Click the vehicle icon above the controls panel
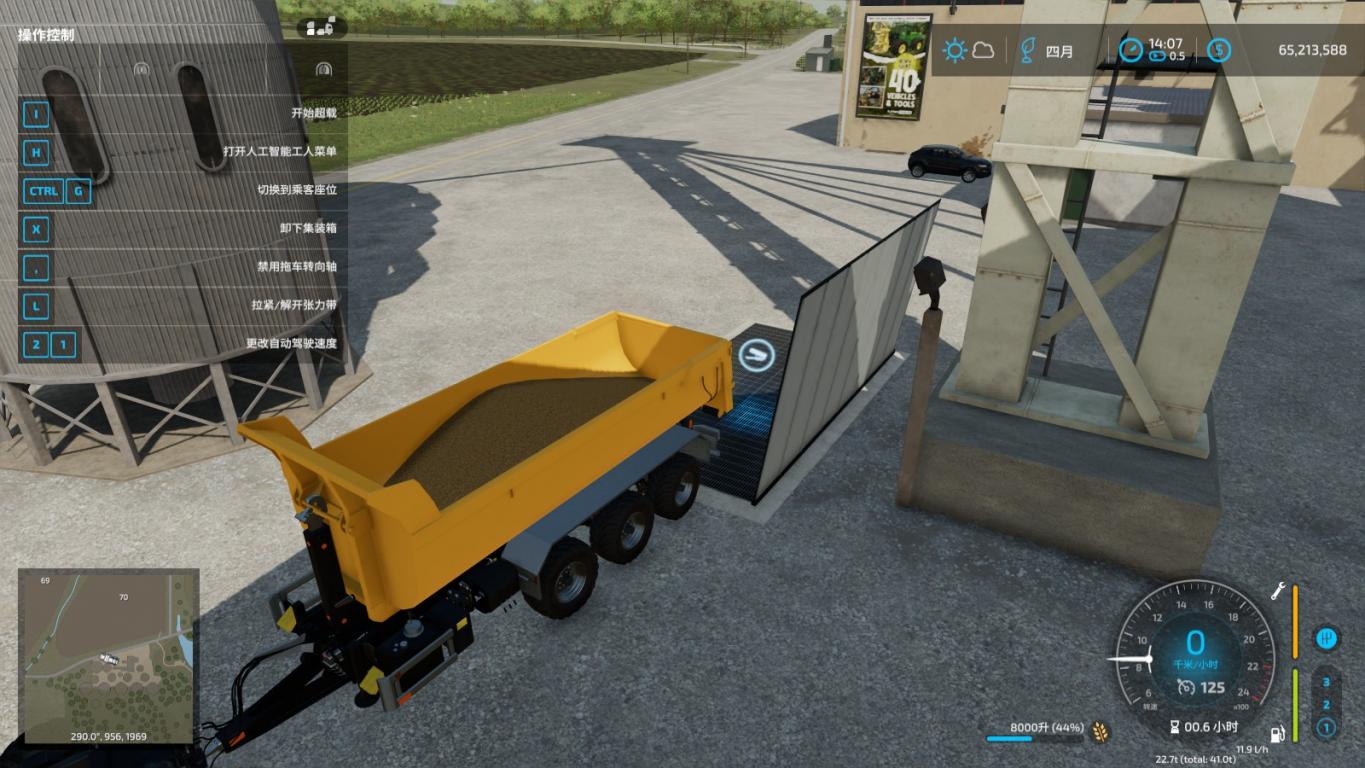The image size is (1365, 768). point(321,28)
